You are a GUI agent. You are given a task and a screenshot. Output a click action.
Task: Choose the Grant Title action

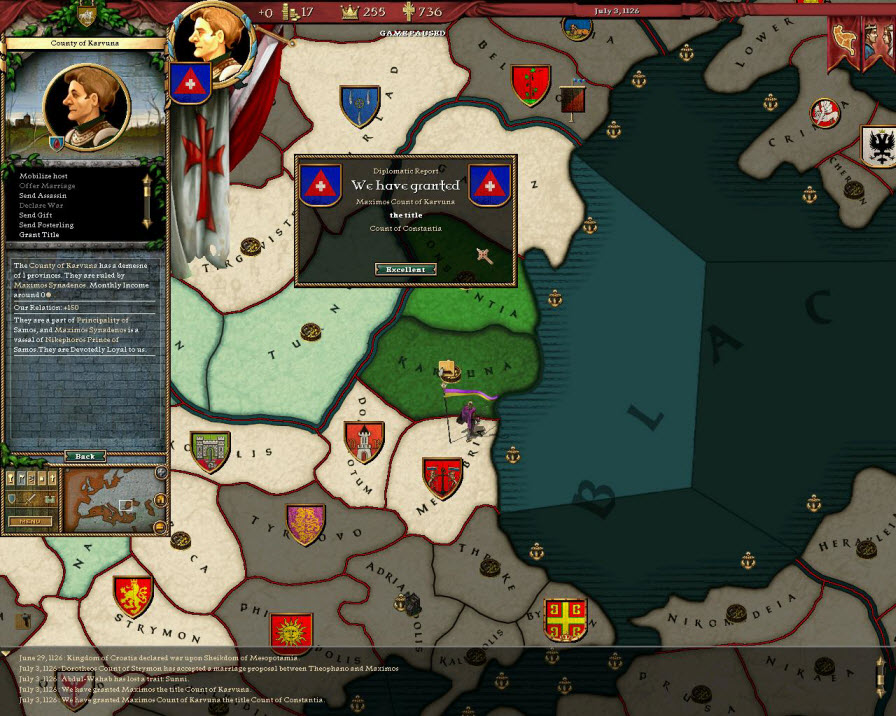[x=39, y=235]
